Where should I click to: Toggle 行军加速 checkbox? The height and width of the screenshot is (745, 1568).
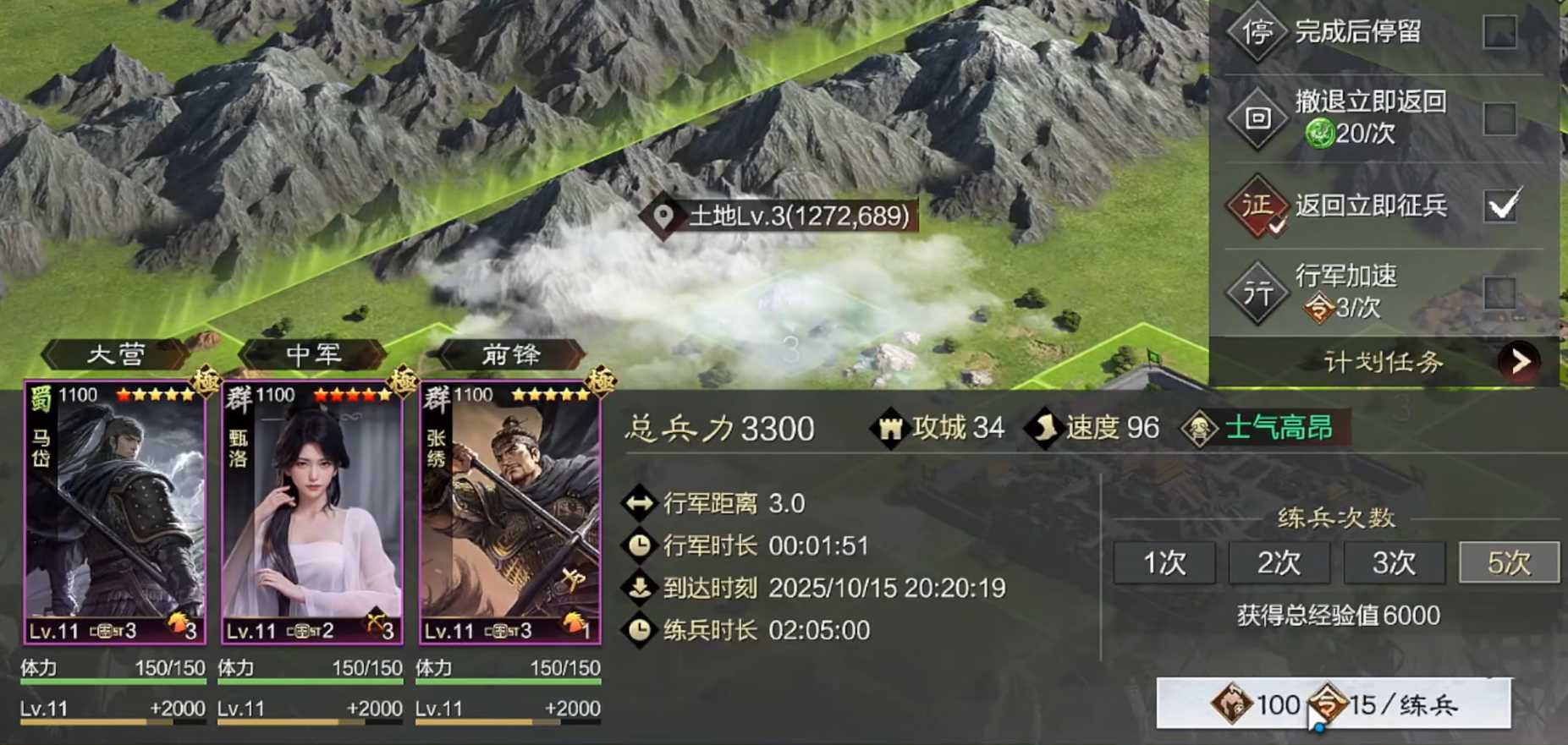[1499, 293]
